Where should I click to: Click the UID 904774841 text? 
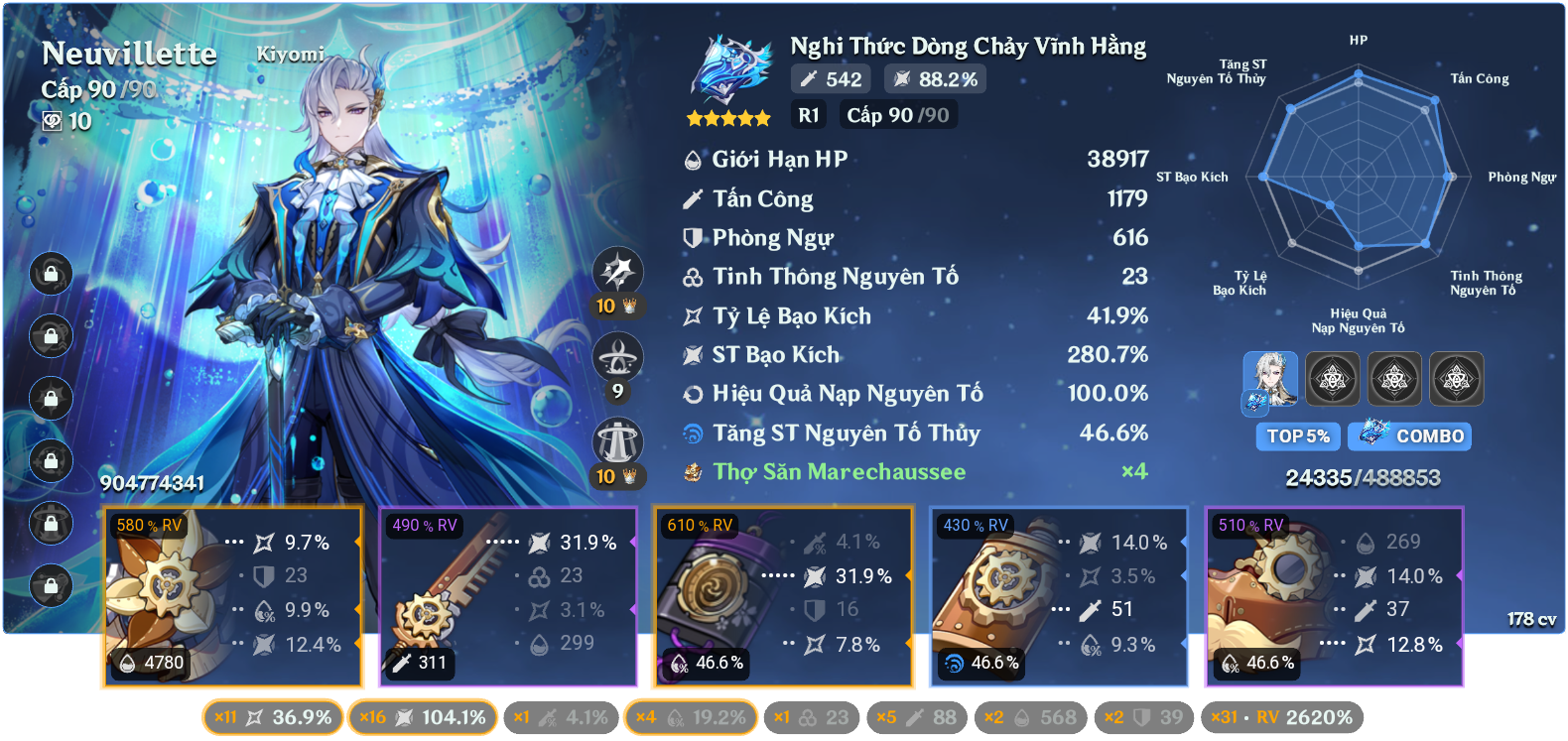(x=151, y=485)
